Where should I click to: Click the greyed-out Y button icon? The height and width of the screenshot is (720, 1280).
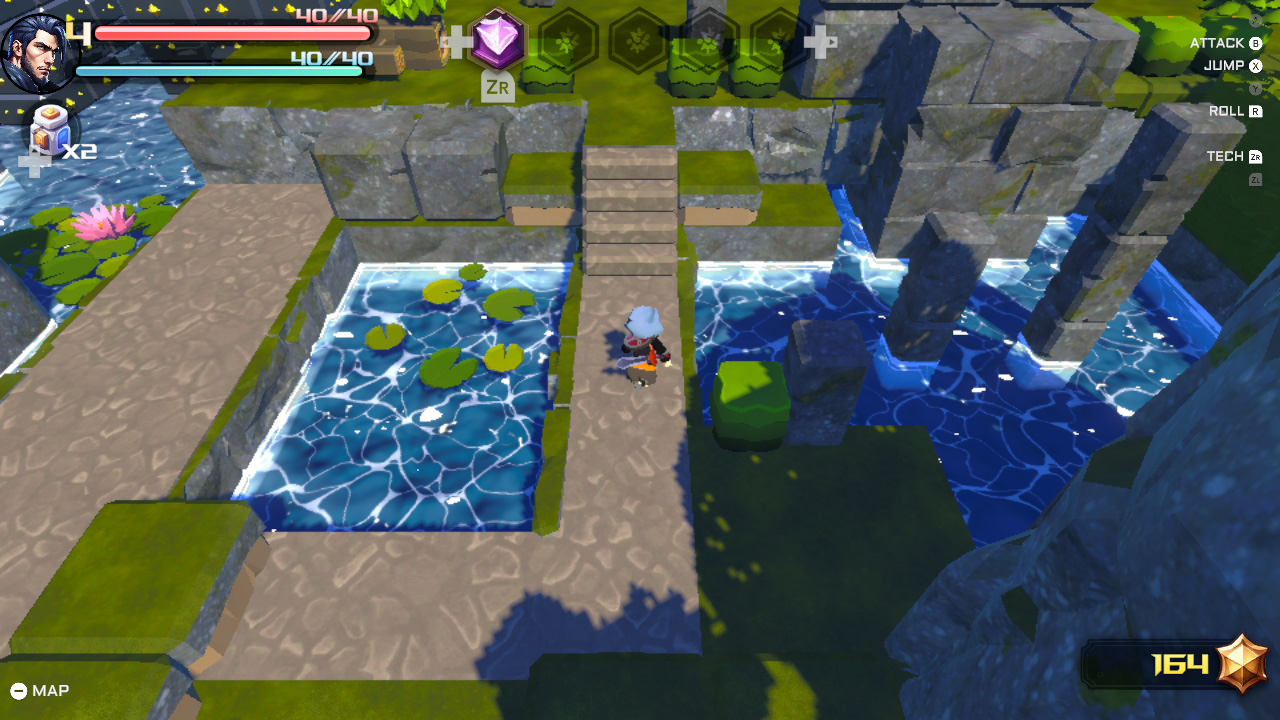1256,87
